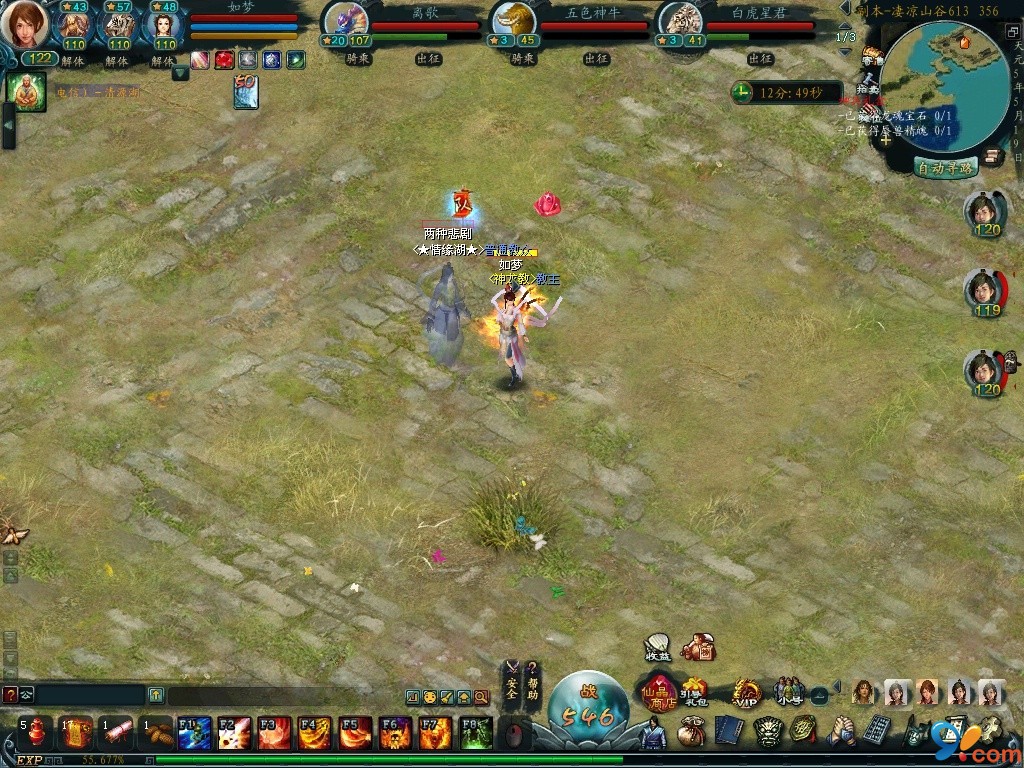Open the 仙品商店 shop
1024x768 pixels.
coord(659,690)
